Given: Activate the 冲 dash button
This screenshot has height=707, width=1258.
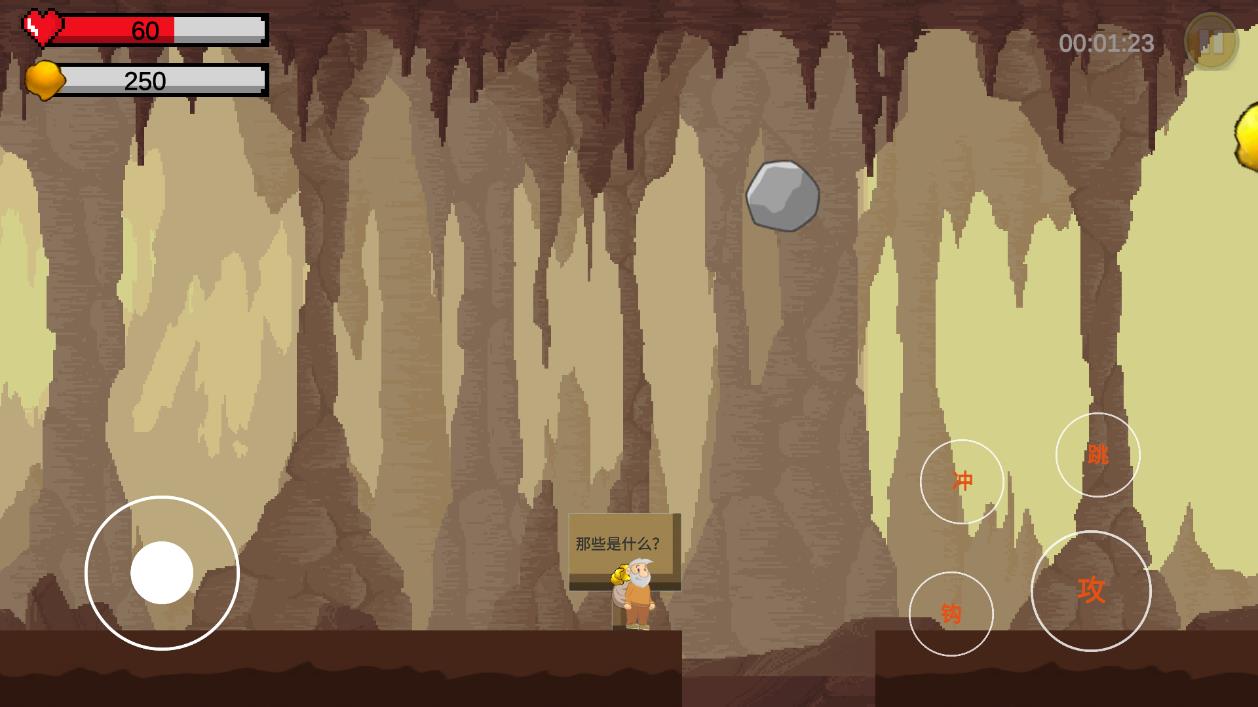Looking at the screenshot, I should [x=962, y=482].
